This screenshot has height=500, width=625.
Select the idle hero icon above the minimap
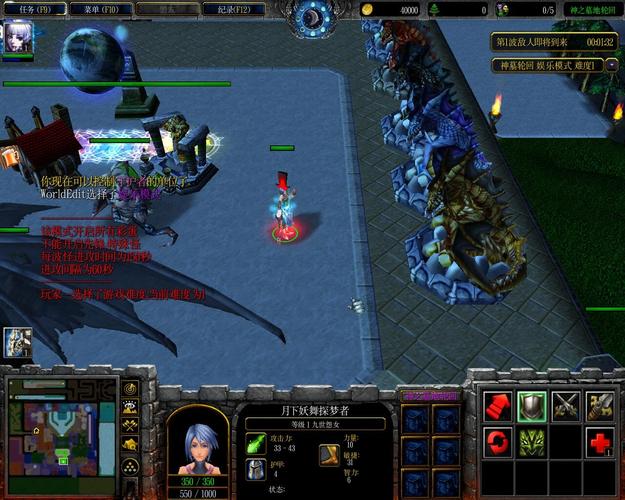[17, 343]
